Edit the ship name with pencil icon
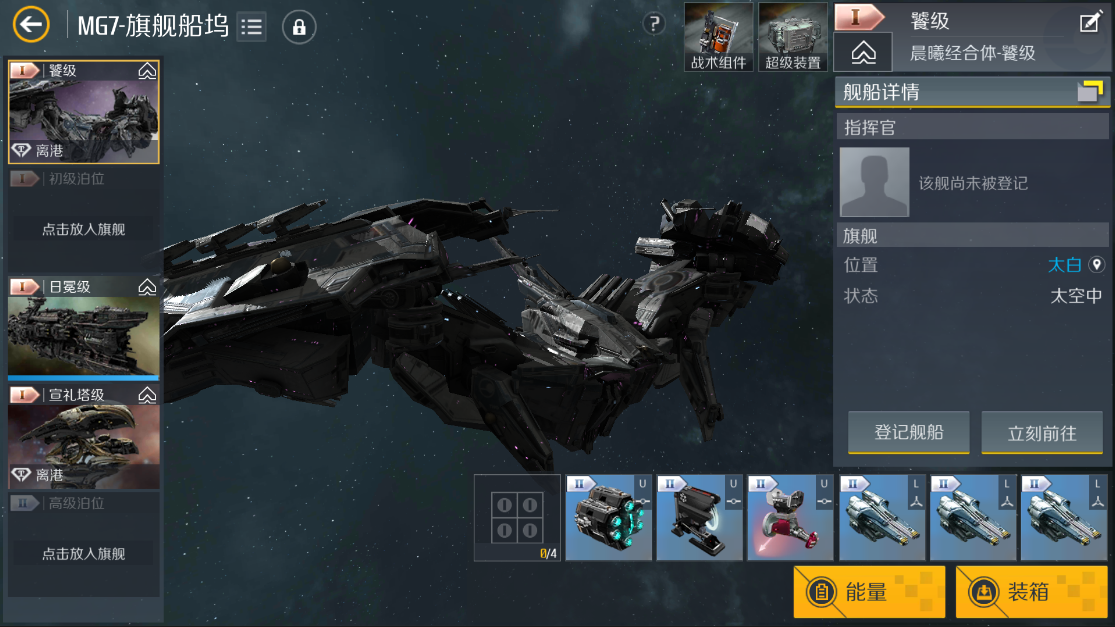The image size is (1115, 627). [1090, 22]
